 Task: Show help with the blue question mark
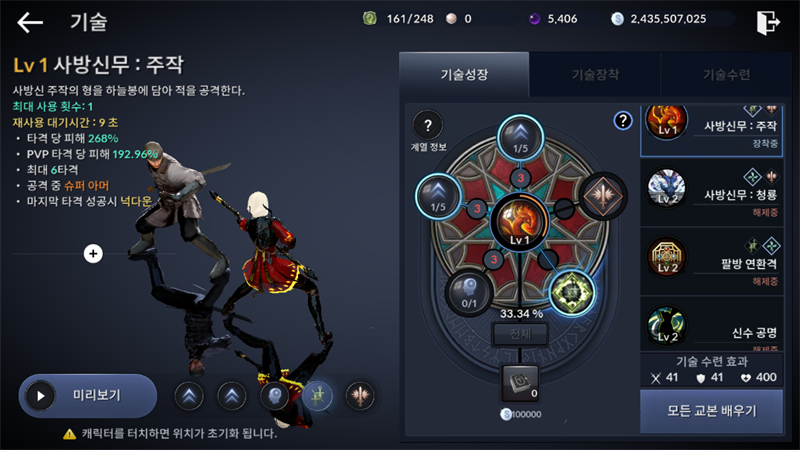[623, 121]
